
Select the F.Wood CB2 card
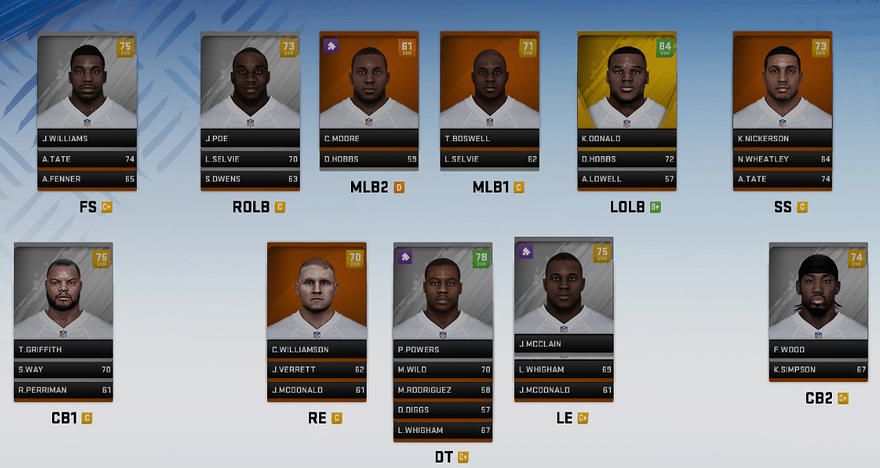(x=818, y=295)
